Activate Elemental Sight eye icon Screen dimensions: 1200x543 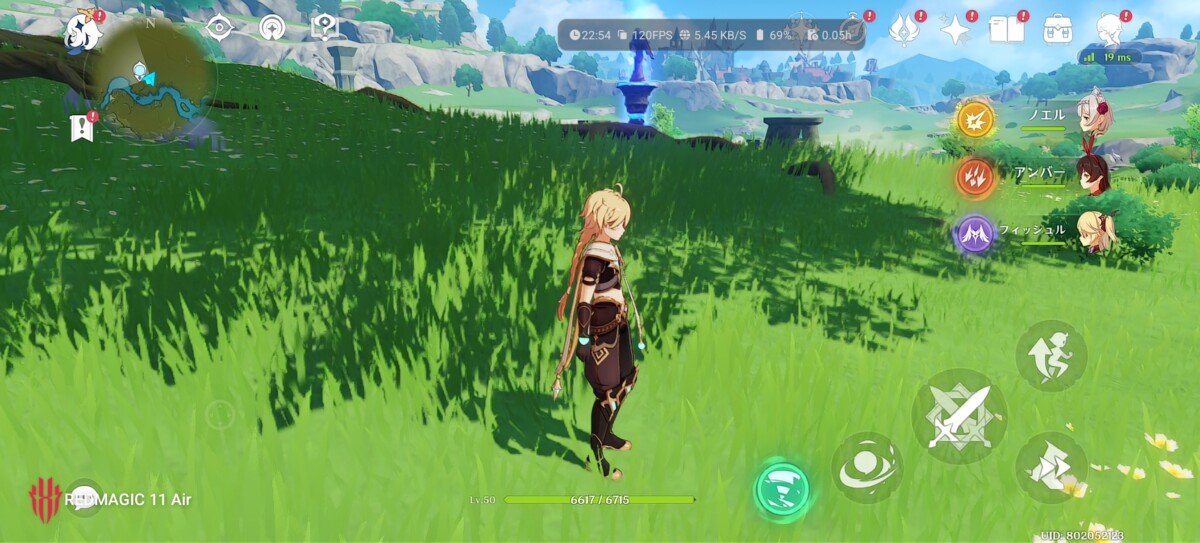pyautogui.click(x=218, y=27)
